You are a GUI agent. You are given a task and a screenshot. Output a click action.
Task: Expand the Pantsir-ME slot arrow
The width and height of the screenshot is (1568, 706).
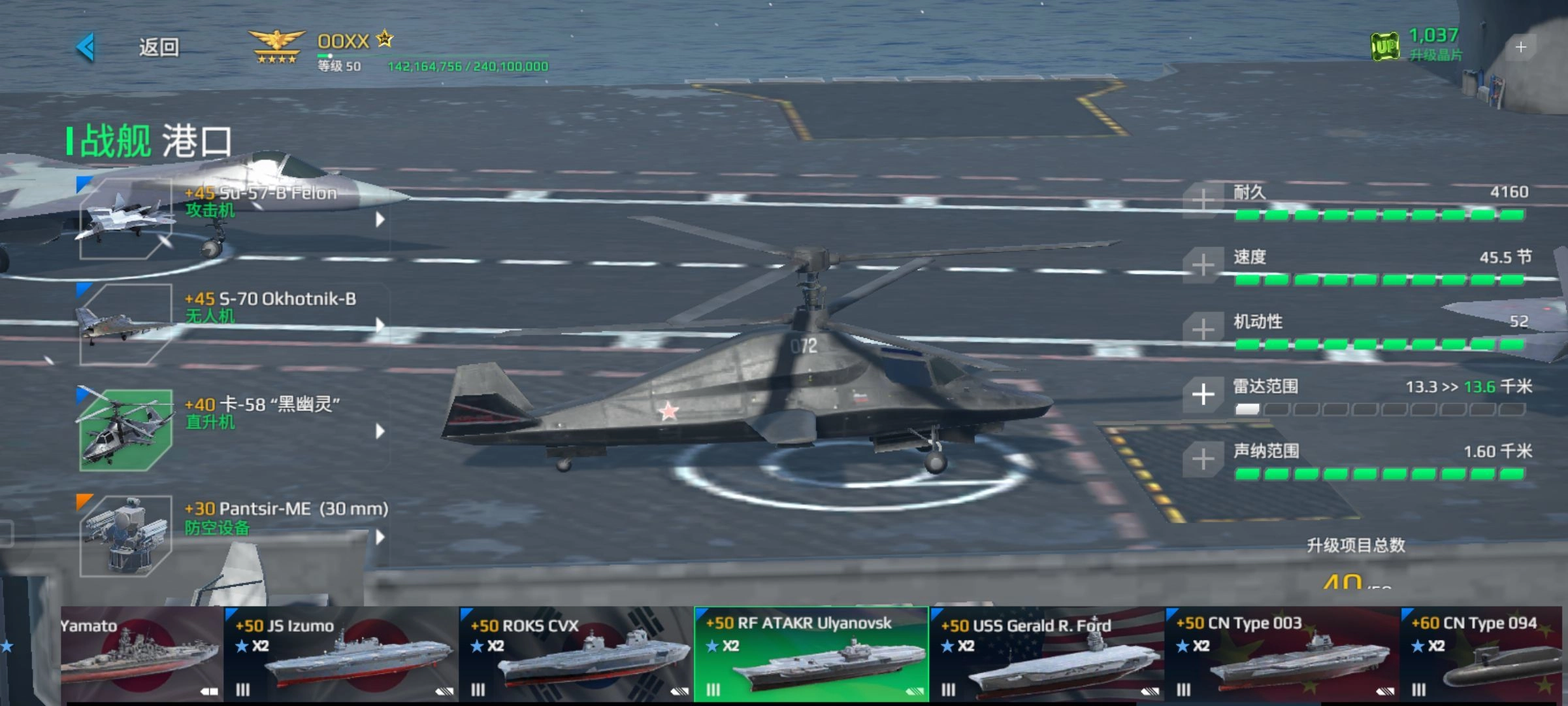tap(380, 537)
